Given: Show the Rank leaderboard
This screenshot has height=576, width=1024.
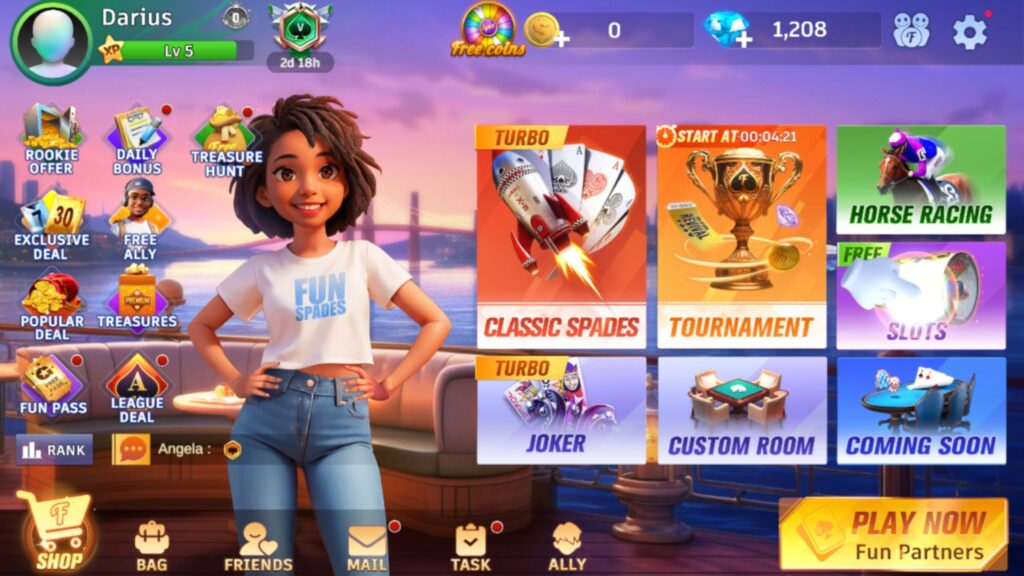Looking at the screenshot, I should pyautogui.click(x=55, y=450).
